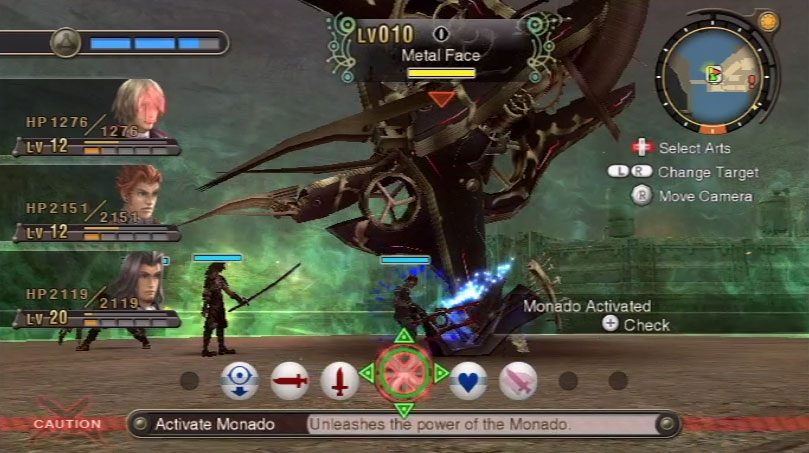The height and width of the screenshot is (453, 809).
Task: Activate the blue down-arrow circle art
Action: pos(240,381)
